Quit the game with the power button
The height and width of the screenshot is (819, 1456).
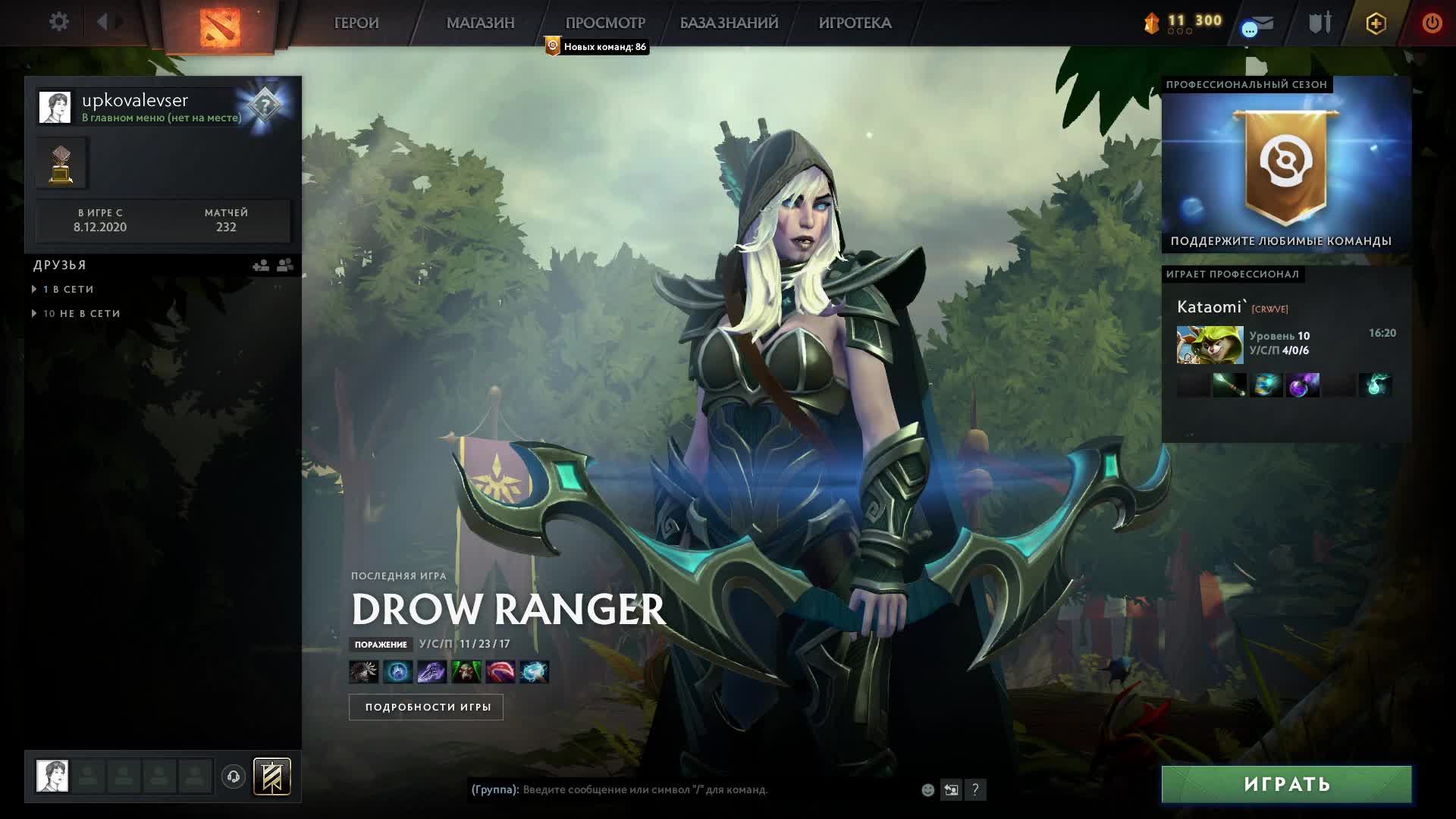[1432, 23]
